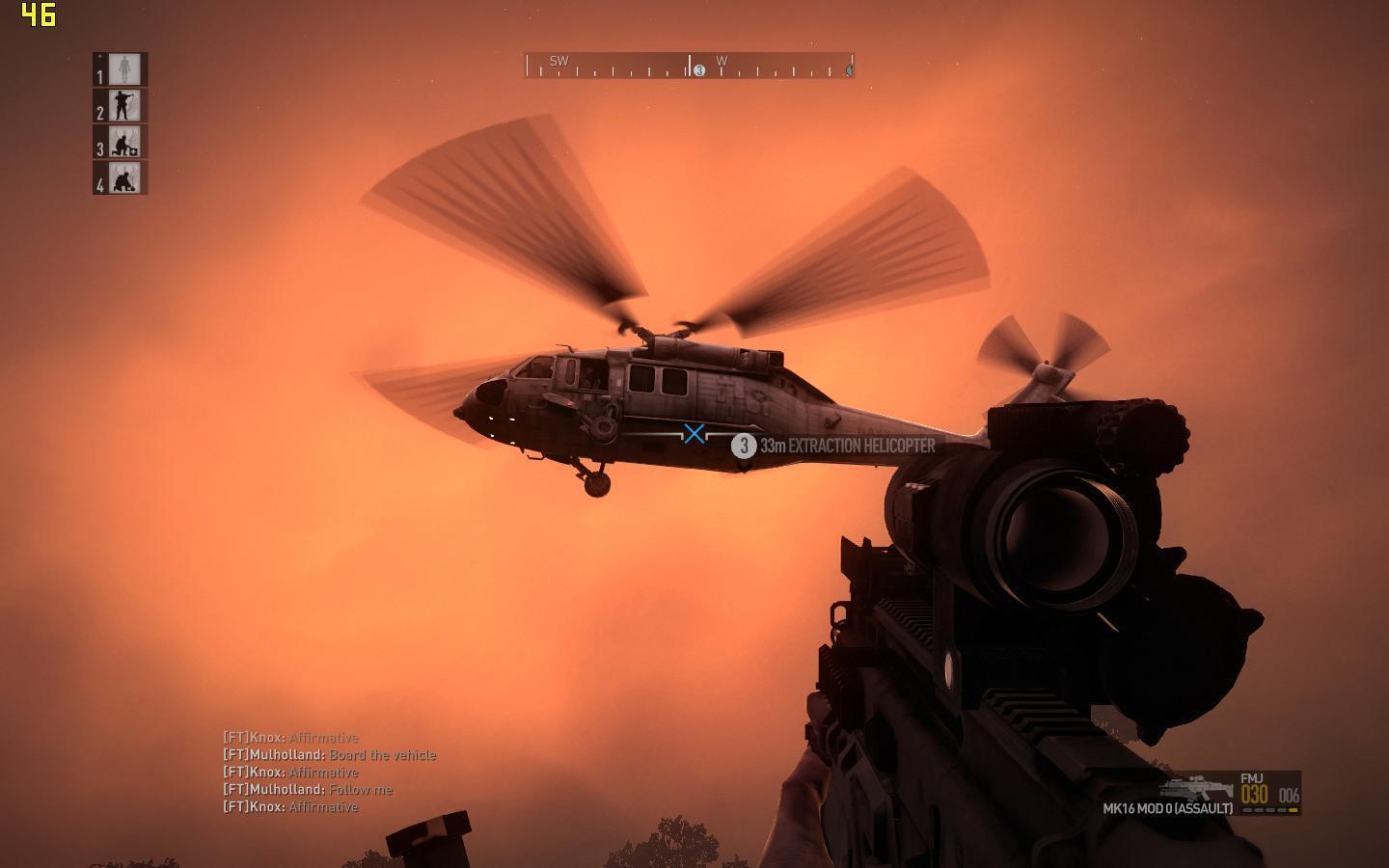Viewport: 1389px width, 868px height.
Task: Select squad member 4 kneeling soldier icon
Action: point(123,178)
